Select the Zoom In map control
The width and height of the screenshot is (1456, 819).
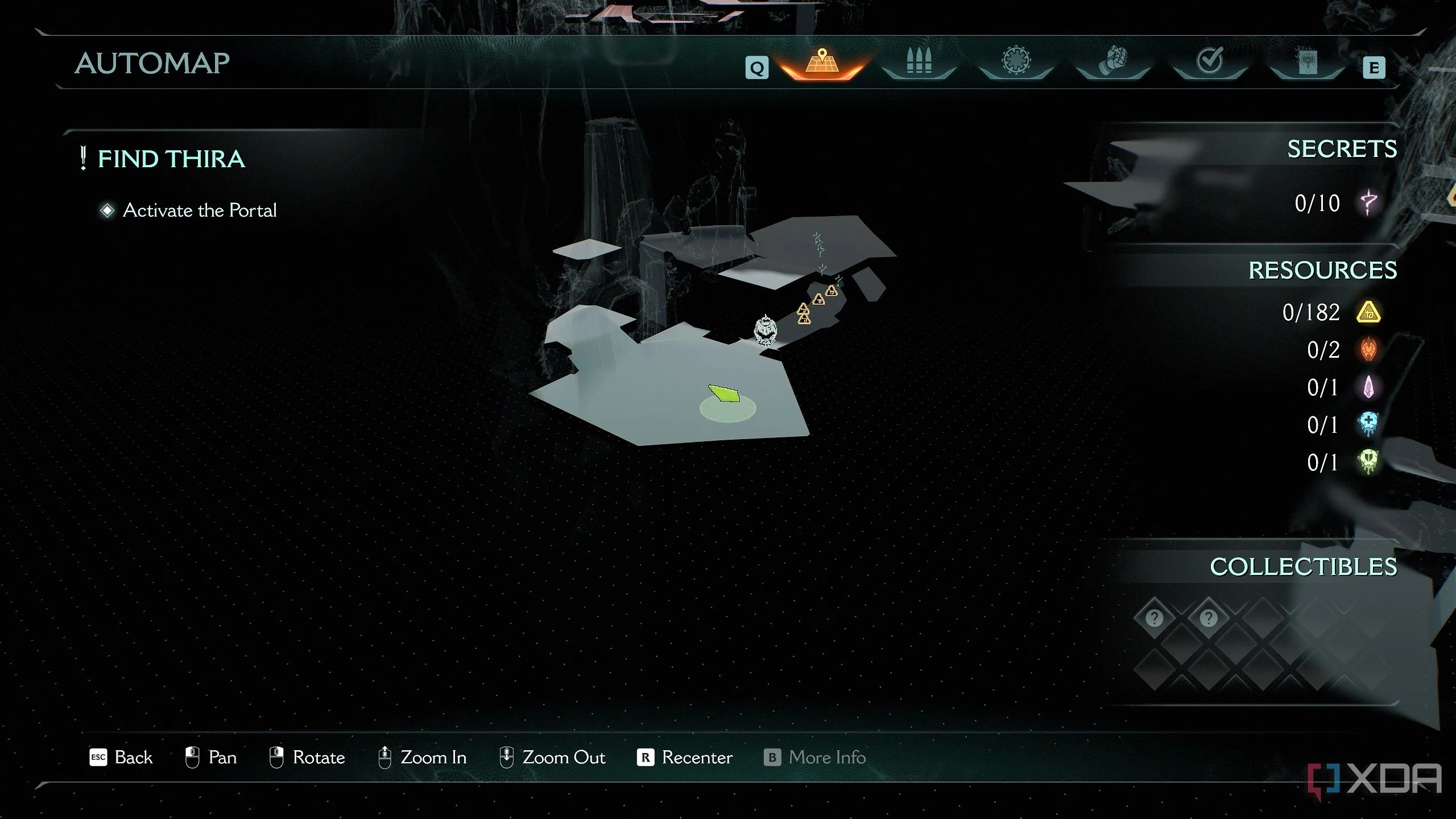tap(422, 758)
